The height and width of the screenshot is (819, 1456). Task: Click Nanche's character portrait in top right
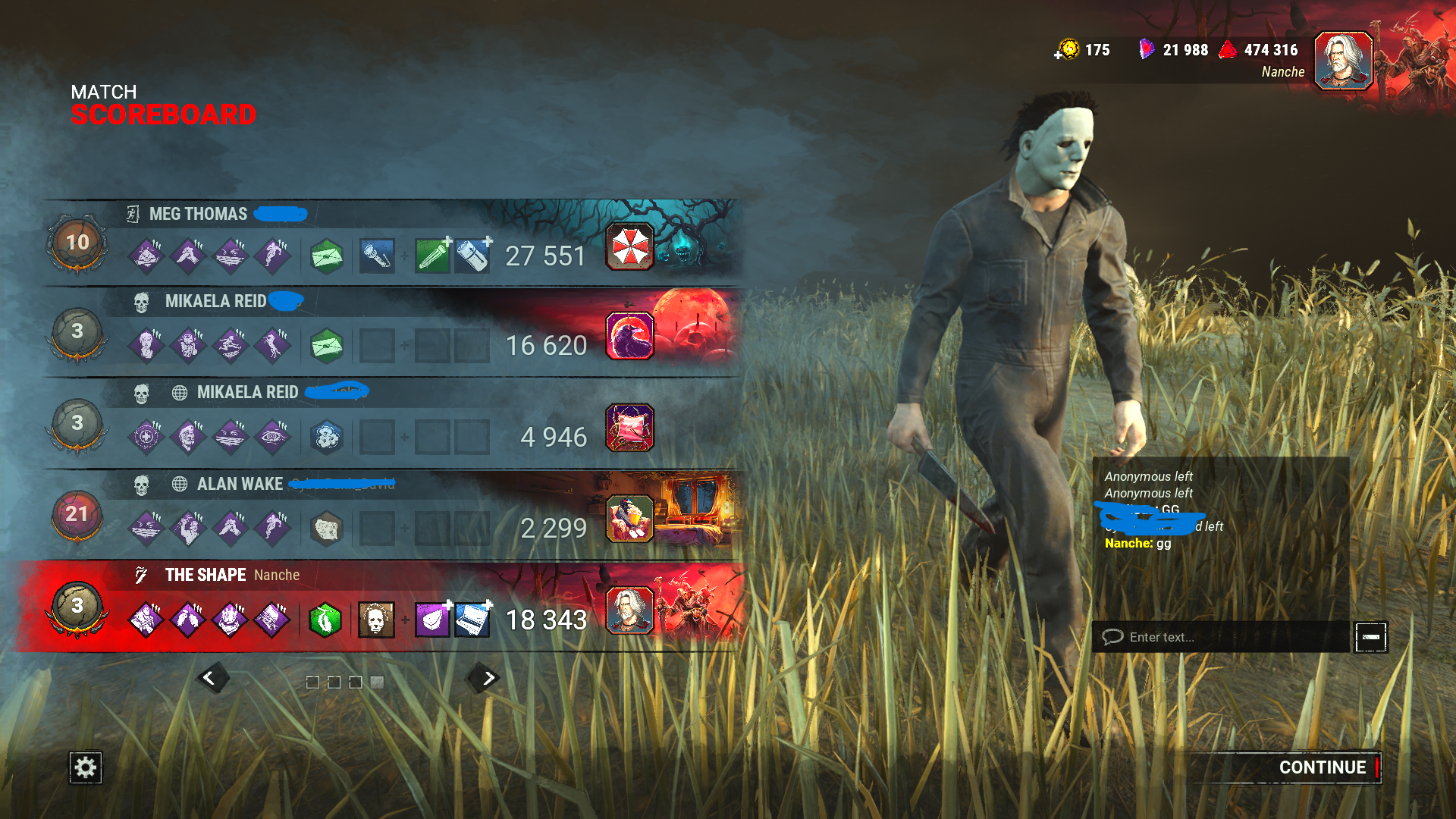click(x=1343, y=61)
